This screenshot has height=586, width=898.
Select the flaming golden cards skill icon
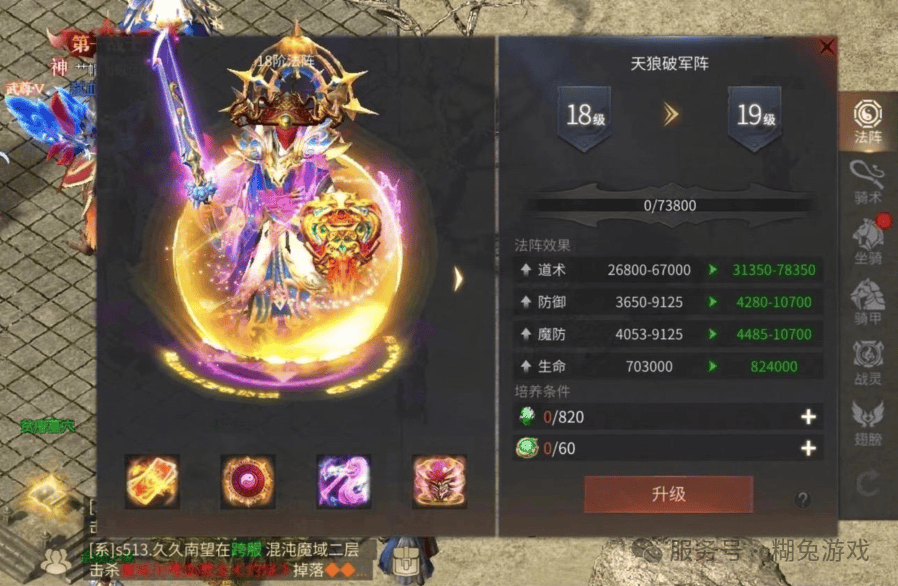click(152, 481)
